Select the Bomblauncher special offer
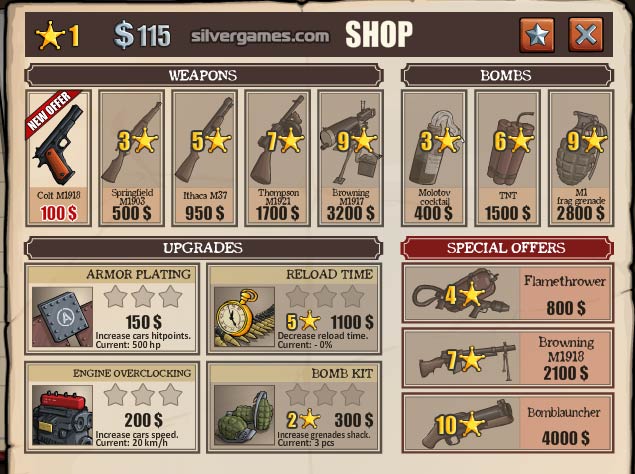This screenshot has height=474, width=635. [x=505, y=422]
